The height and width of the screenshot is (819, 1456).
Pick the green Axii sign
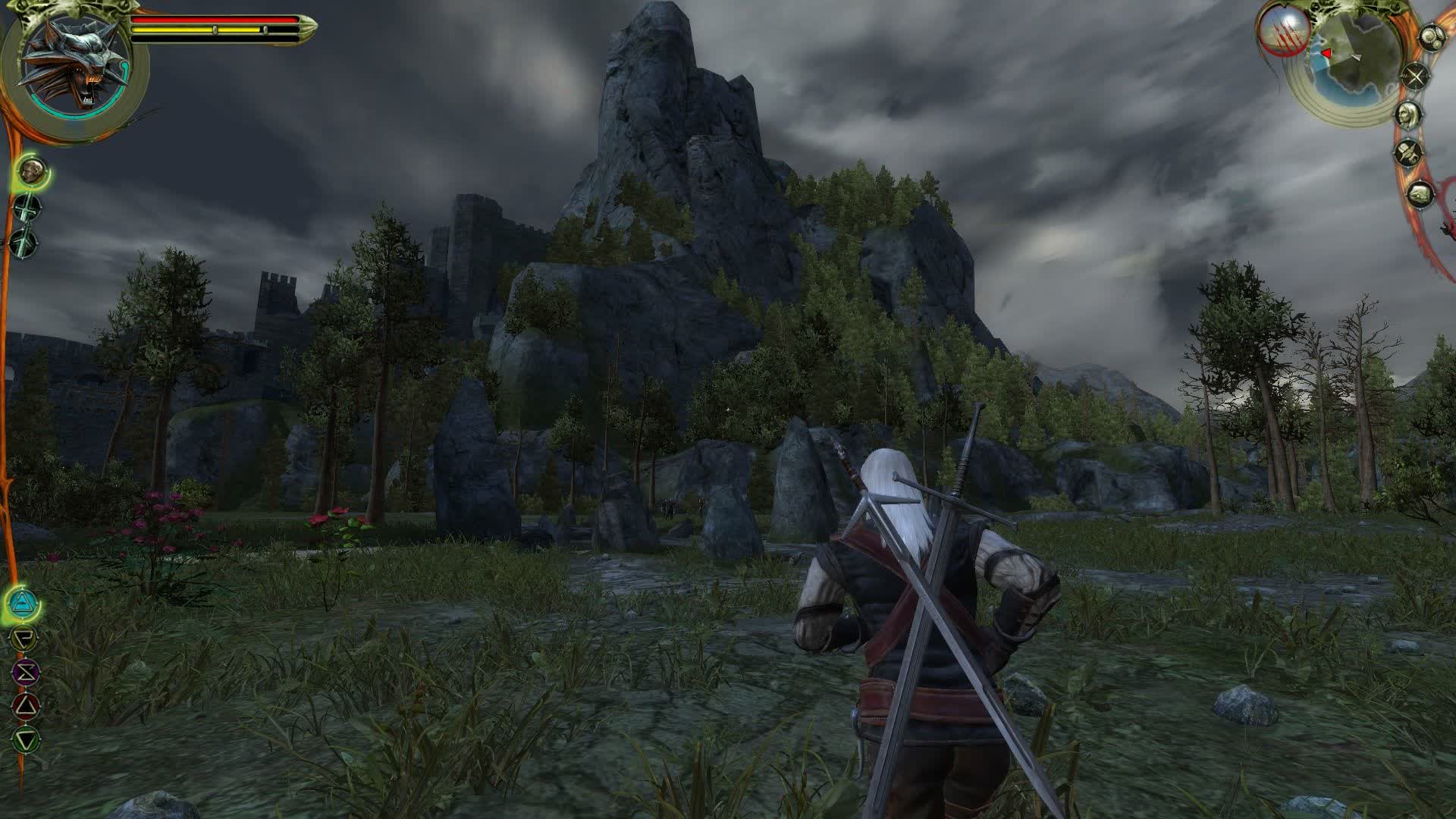[x=27, y=739]
